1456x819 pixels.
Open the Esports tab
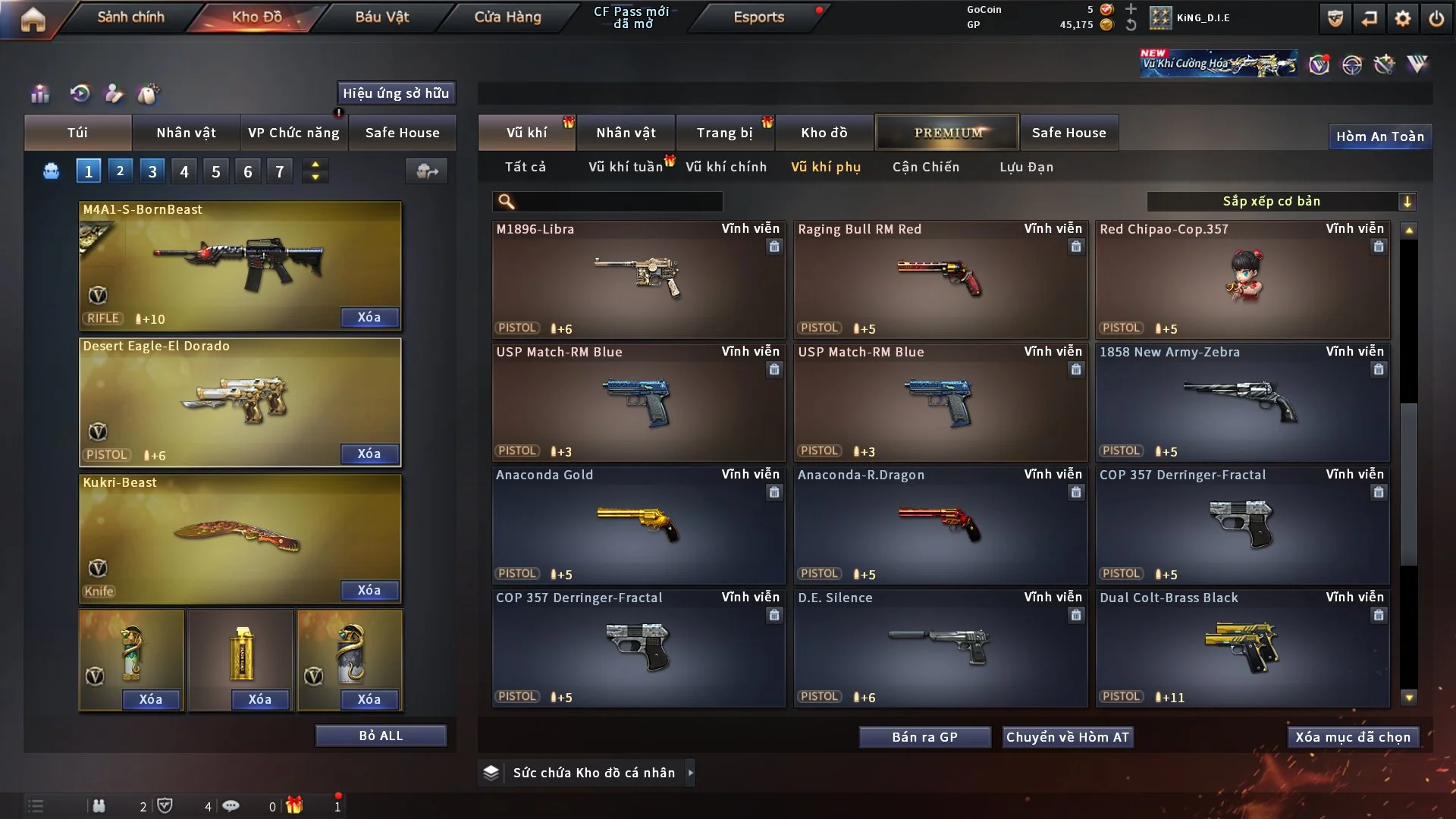click(758, 17)
